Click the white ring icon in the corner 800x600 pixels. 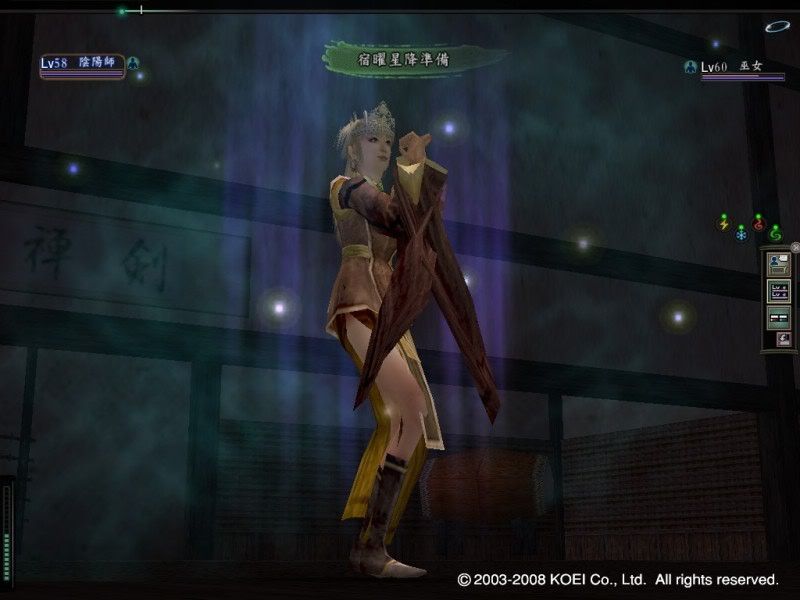(777, 27)
